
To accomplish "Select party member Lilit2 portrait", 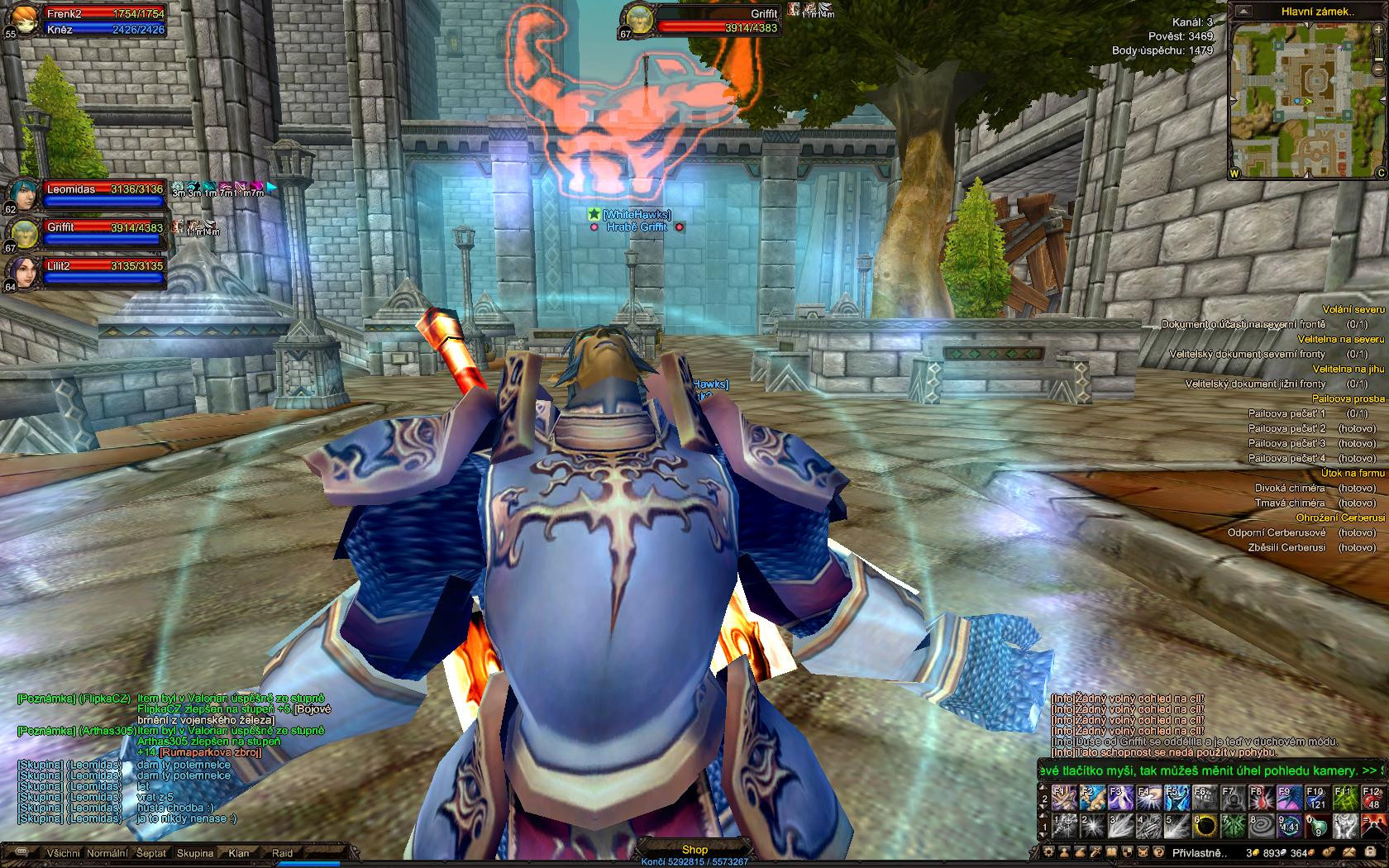I will pos(22,274).
